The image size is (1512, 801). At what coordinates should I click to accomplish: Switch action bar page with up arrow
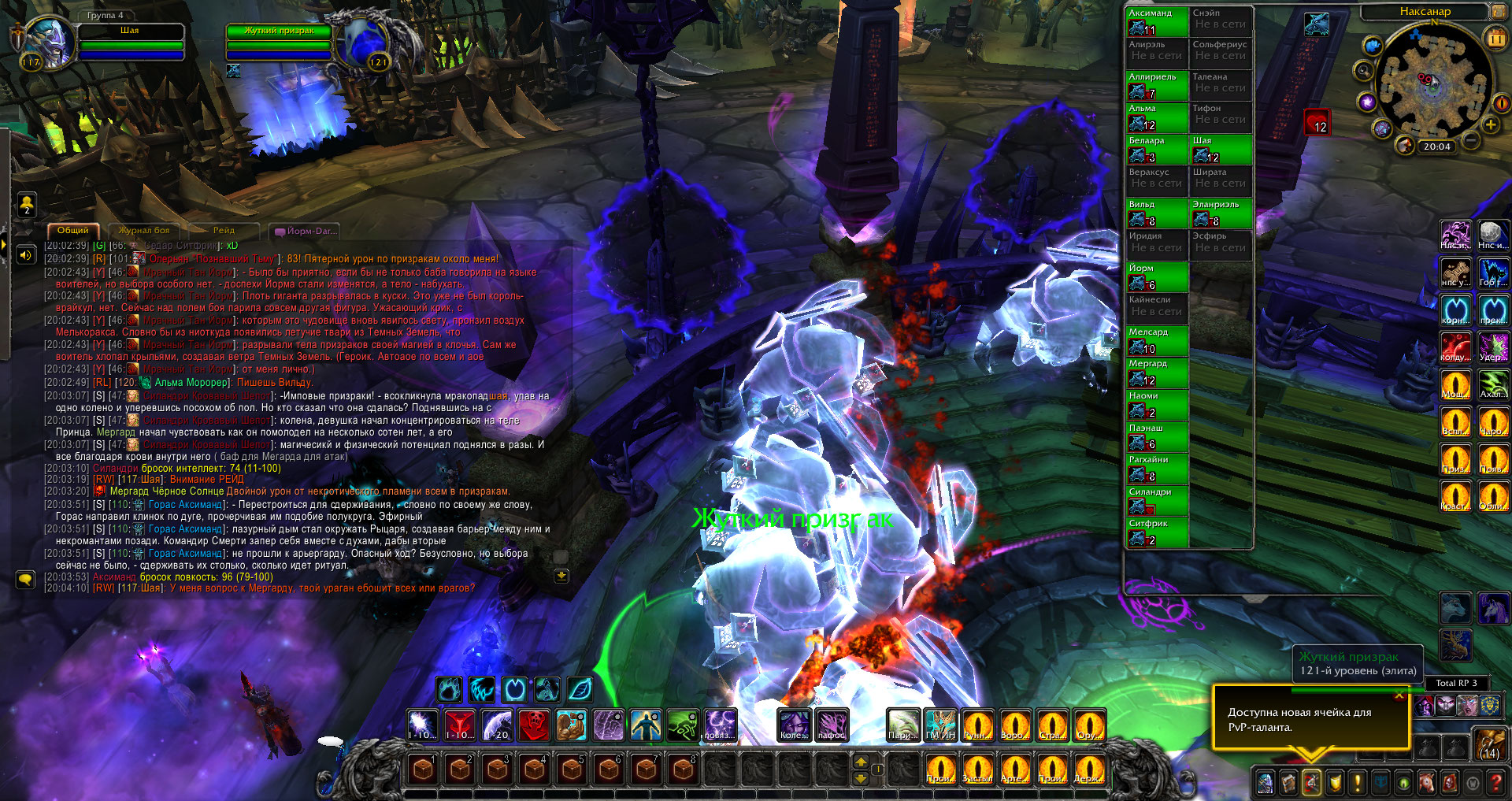click(861, 761)
